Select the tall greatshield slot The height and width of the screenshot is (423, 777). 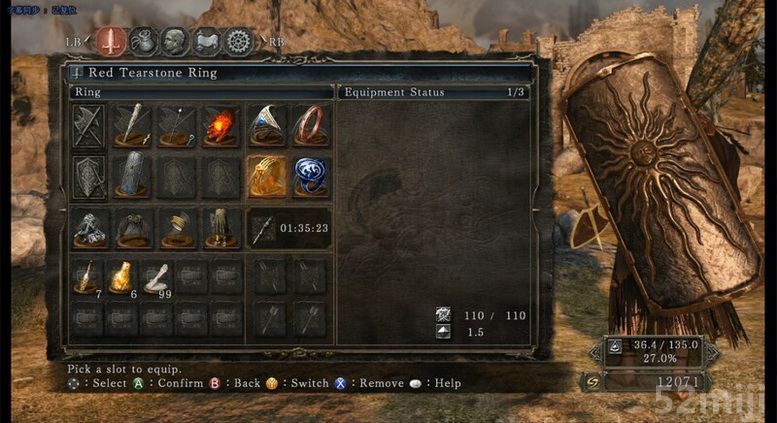pos(132,177)
